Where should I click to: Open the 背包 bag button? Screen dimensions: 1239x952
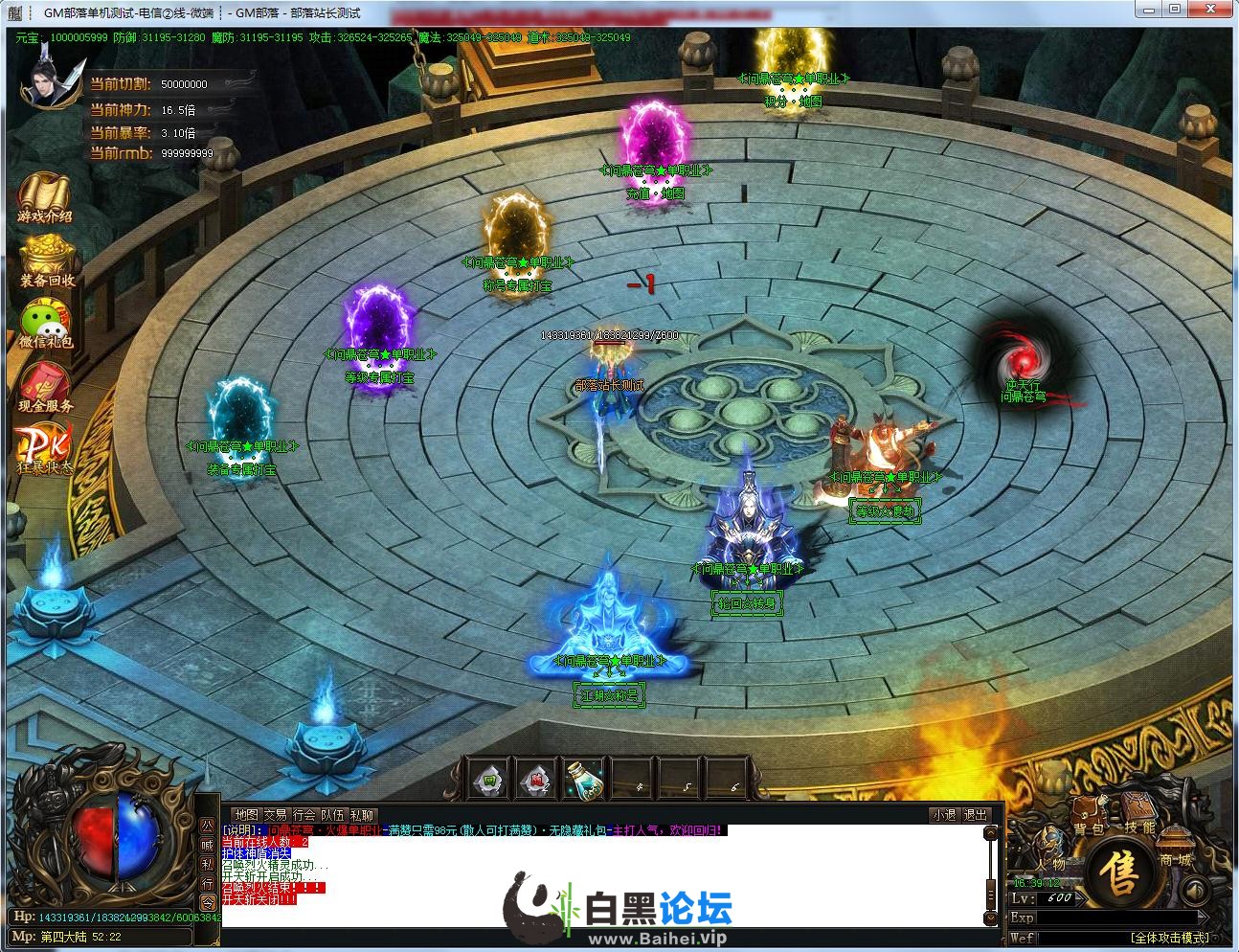click(1088, 828)
